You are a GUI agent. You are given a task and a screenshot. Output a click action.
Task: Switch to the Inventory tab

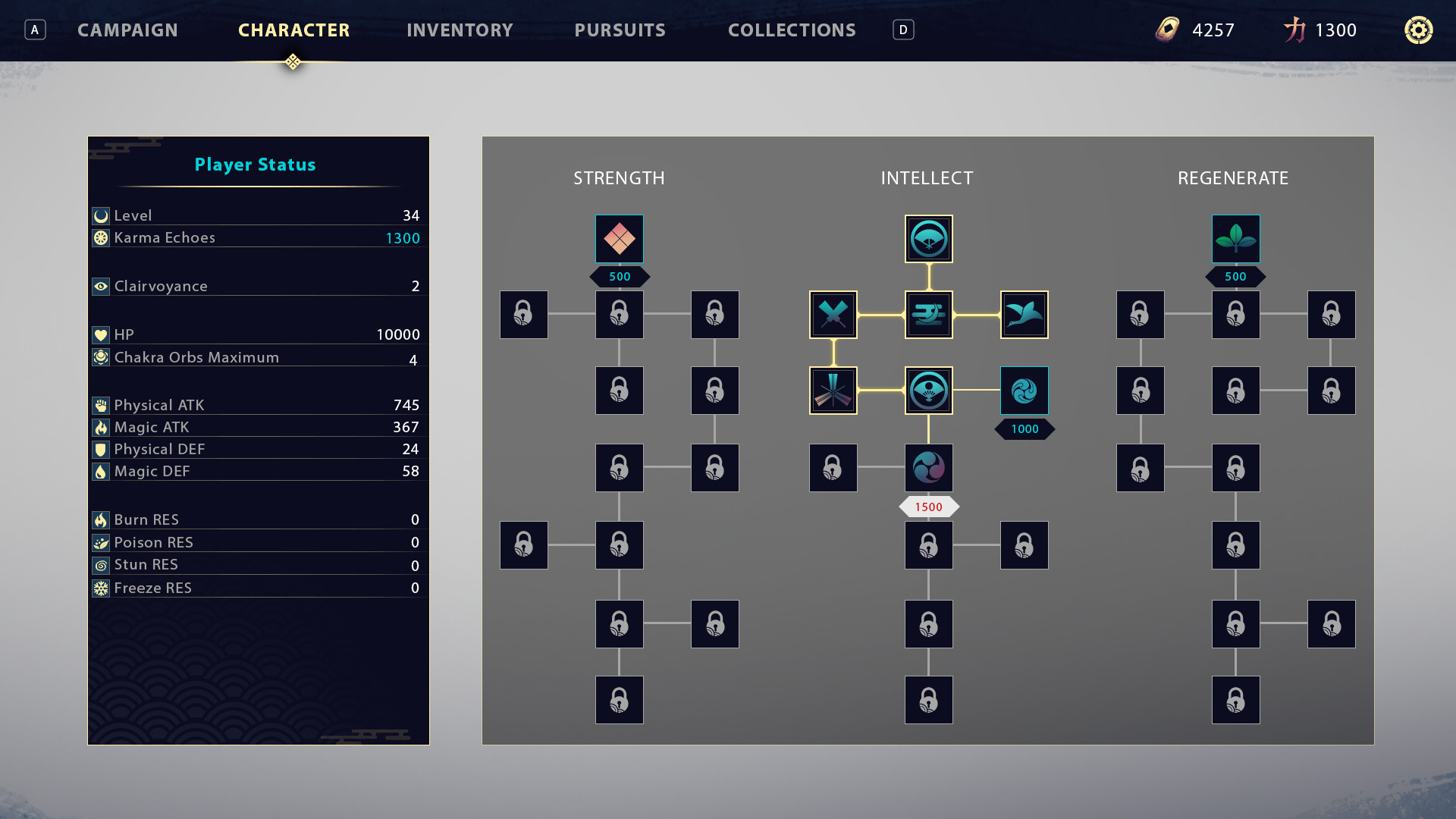[460, 30]
